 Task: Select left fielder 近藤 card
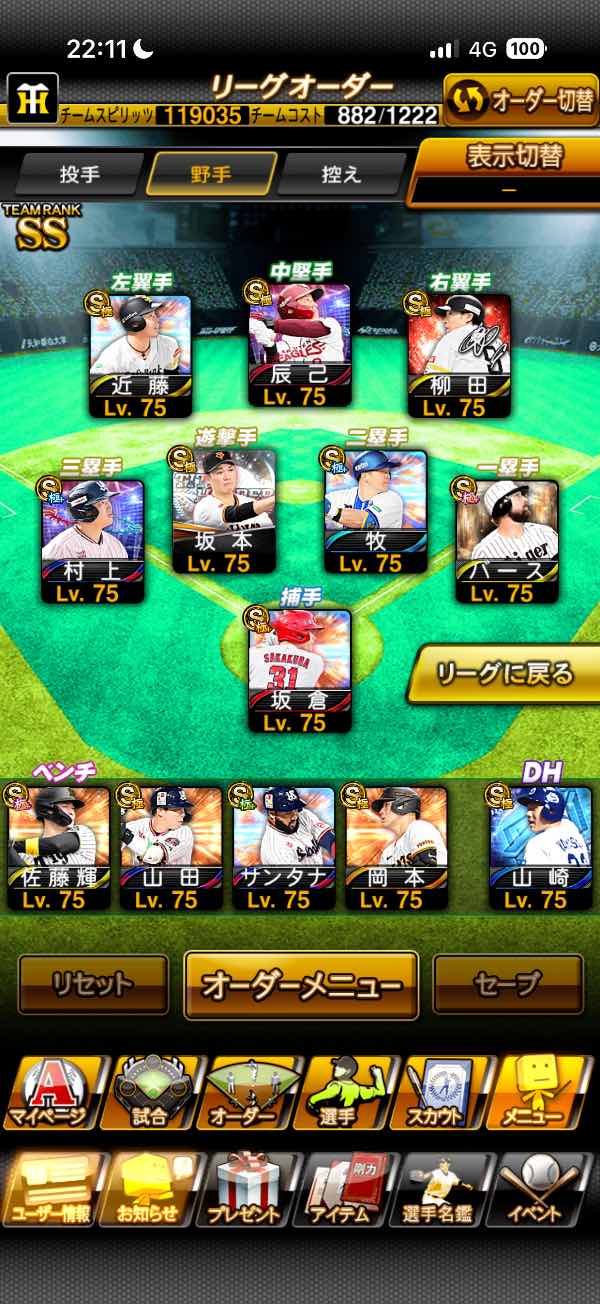140,355
